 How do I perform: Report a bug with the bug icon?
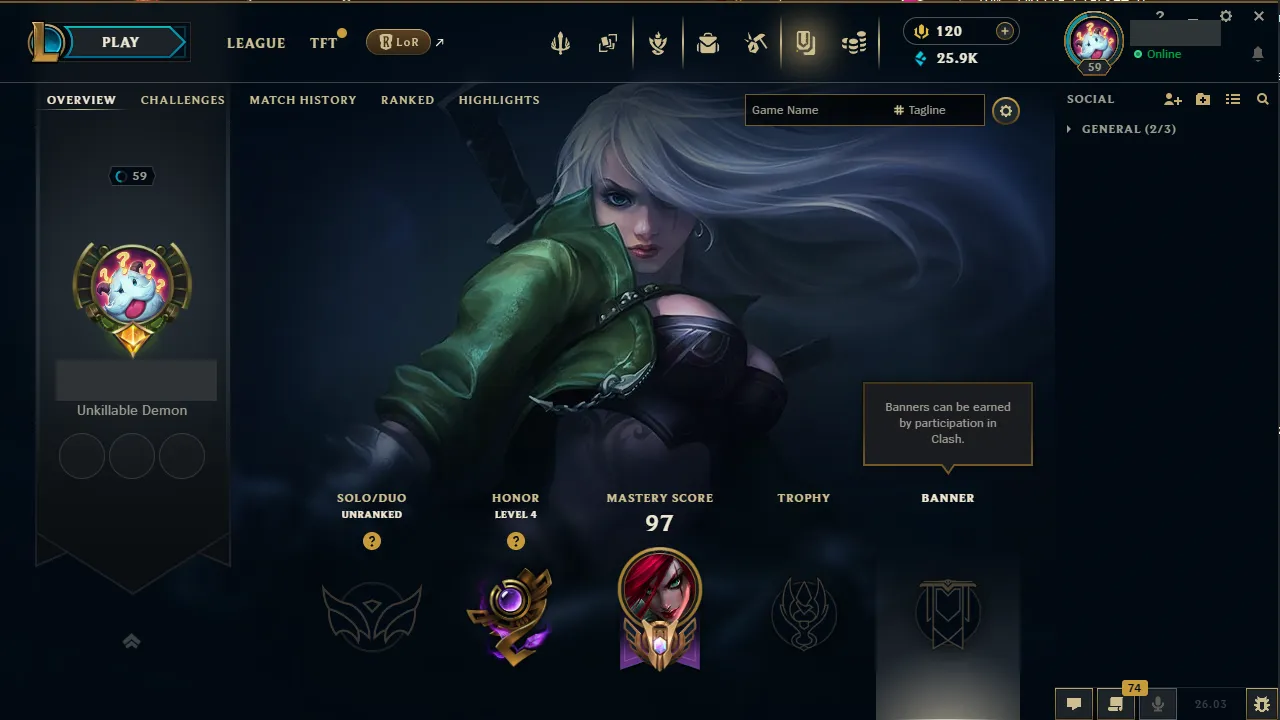pos(1260,704)
